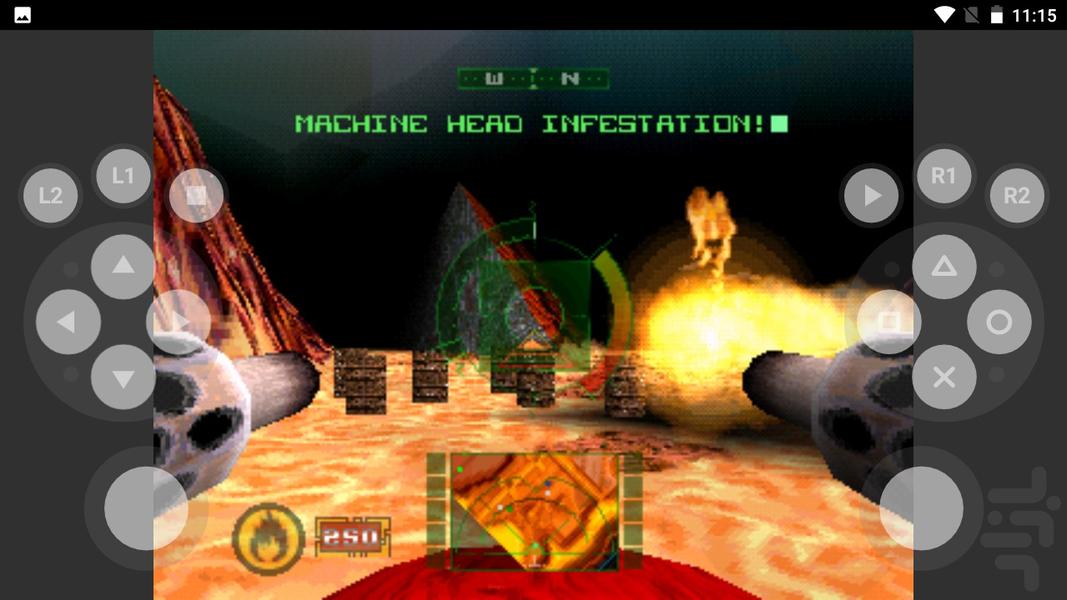
Task: Tap the R2 shoulder button
Action: (x=1016, y=195)
